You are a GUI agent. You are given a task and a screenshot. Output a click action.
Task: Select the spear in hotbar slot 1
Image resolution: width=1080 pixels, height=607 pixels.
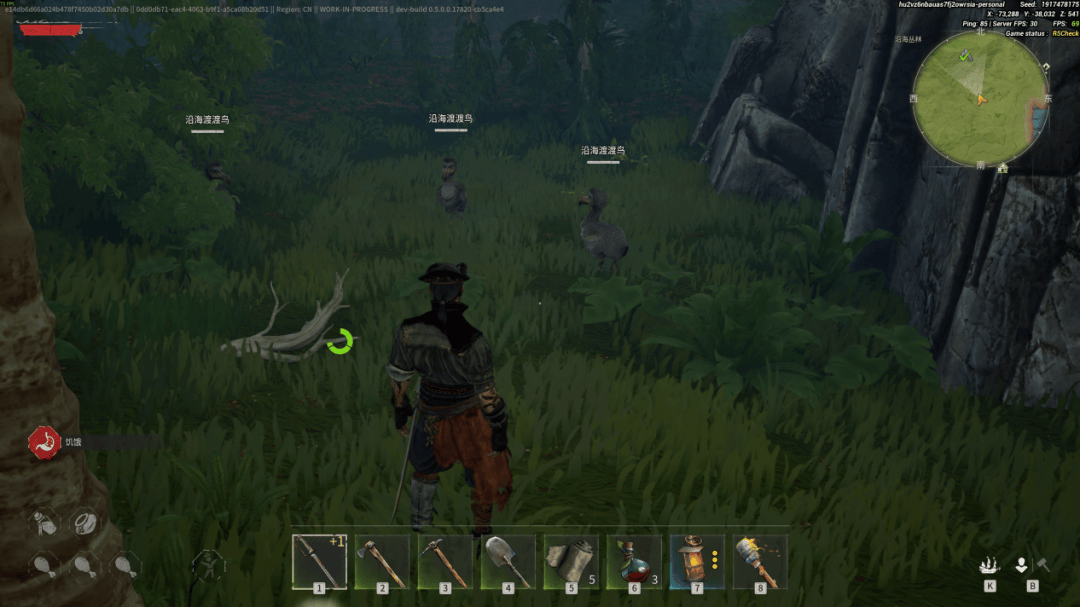click(319, 561)
